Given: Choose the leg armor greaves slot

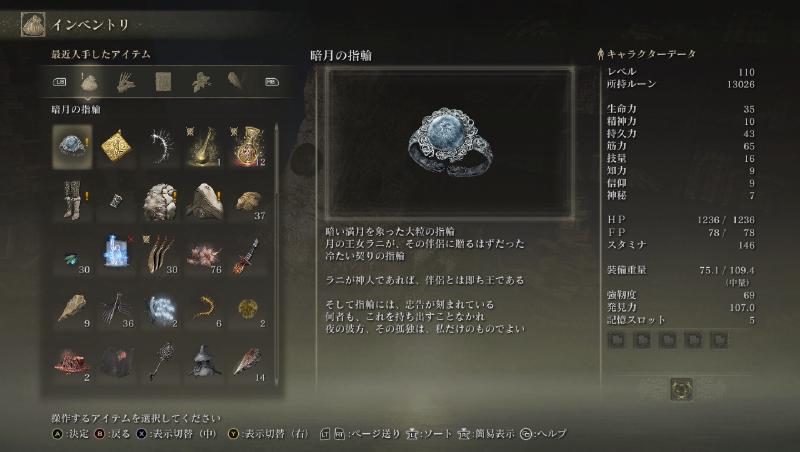Looking at the screenshot, I should pos(72,199).
